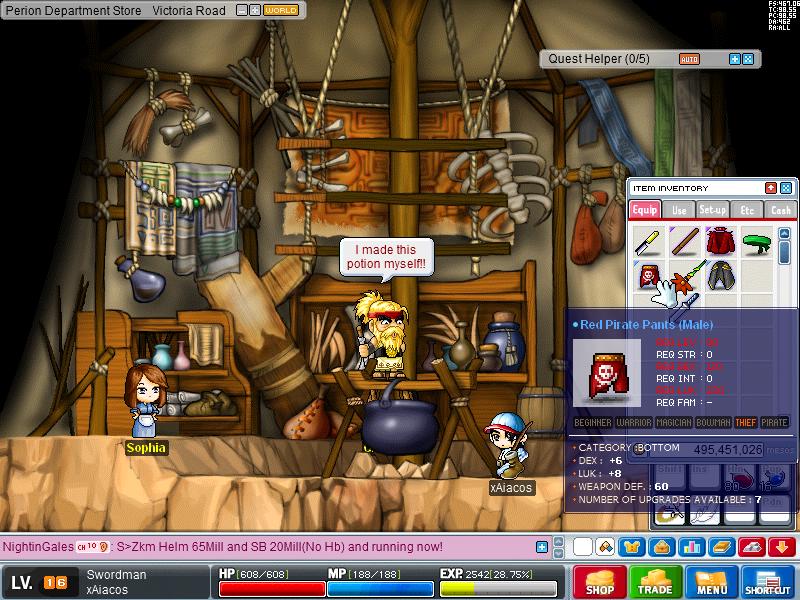Open the game Menu

[x=712, y=582]
